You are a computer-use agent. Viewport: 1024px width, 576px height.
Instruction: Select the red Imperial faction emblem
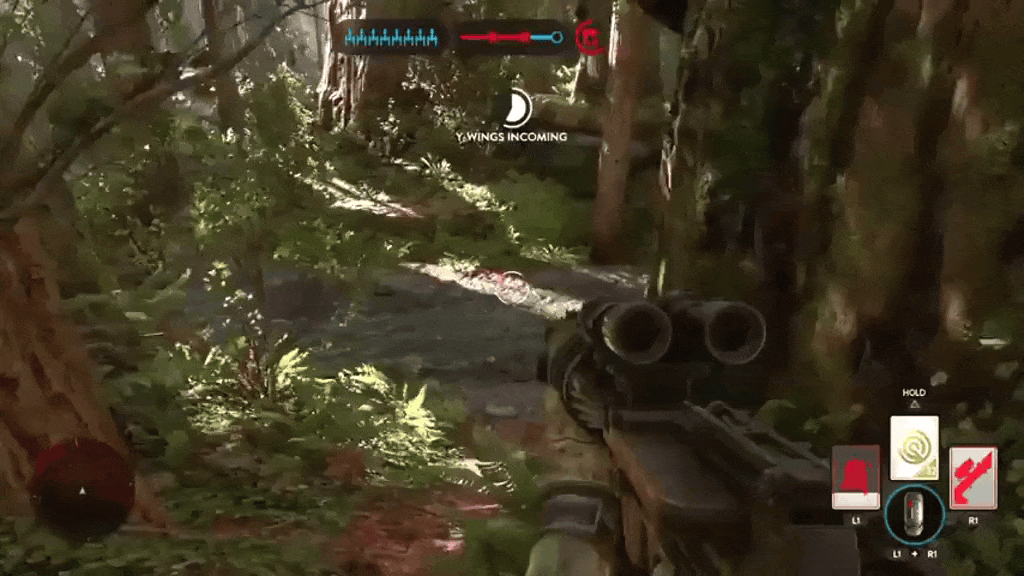[591, 38]
